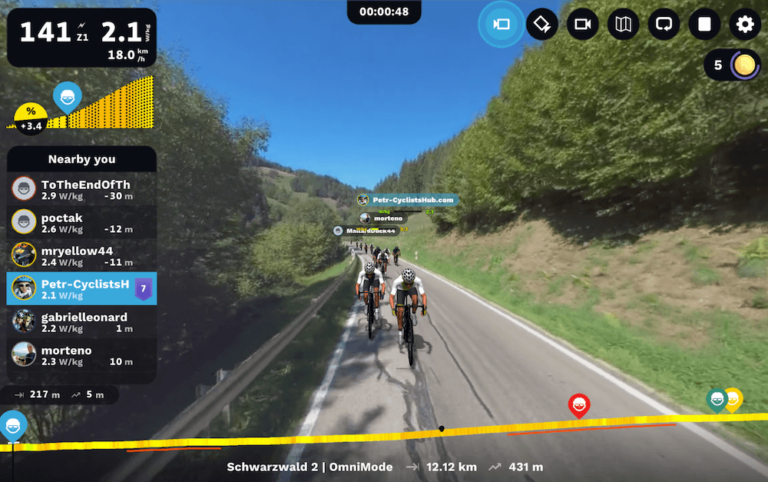Click the blue rider marker above the gradient graph
Viewport: 768px width, 482px height.
pos(67,97)
